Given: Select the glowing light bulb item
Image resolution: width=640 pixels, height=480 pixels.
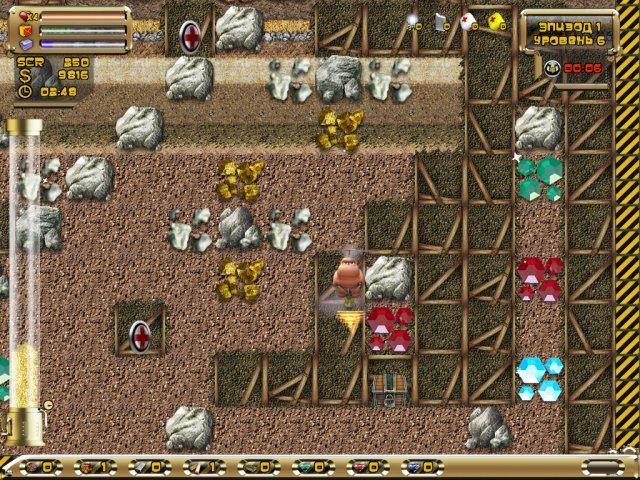Looking at the screenshot, I should point(414,20).
